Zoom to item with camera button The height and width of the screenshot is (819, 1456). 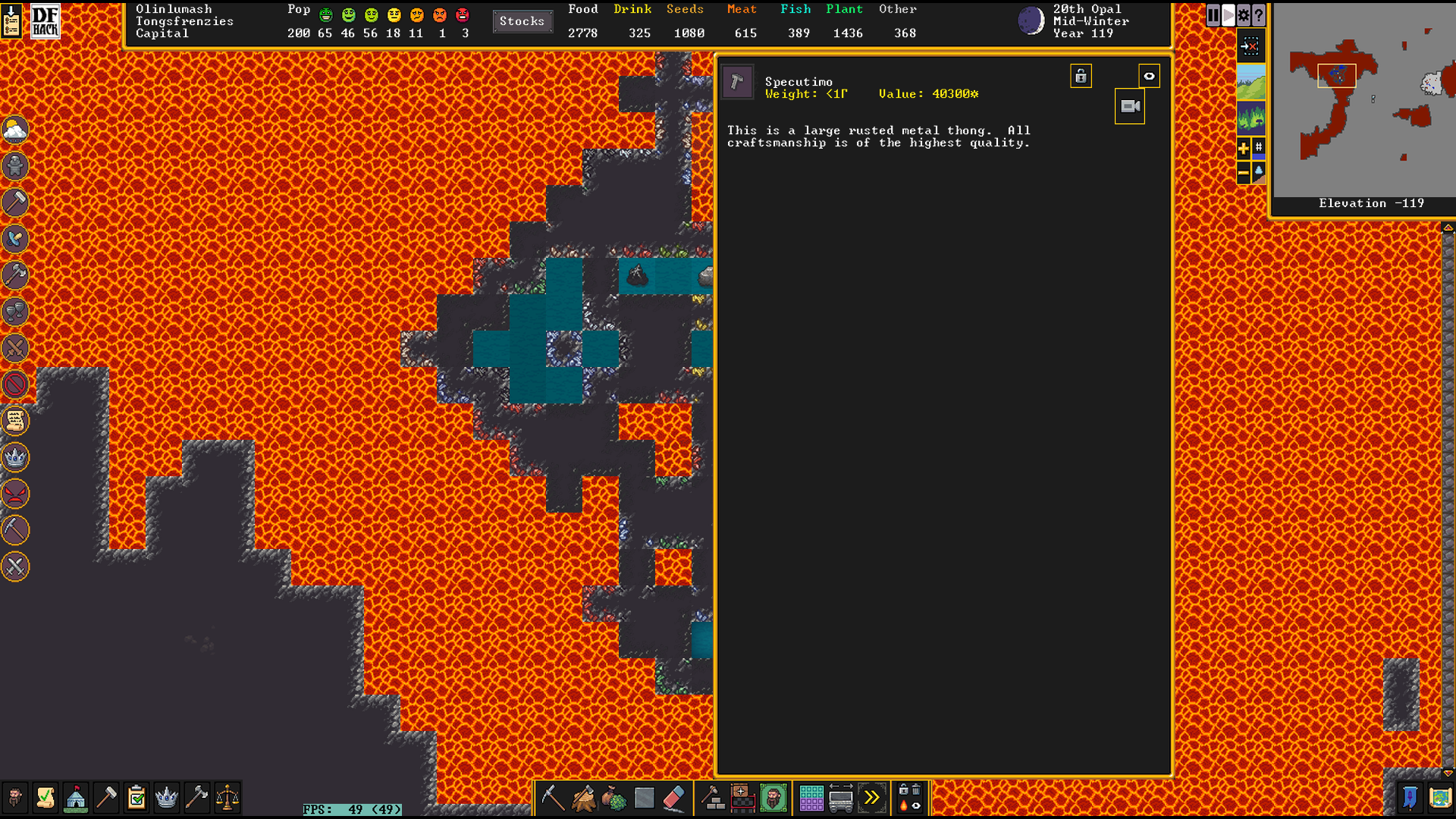[x=1130, y=107]
